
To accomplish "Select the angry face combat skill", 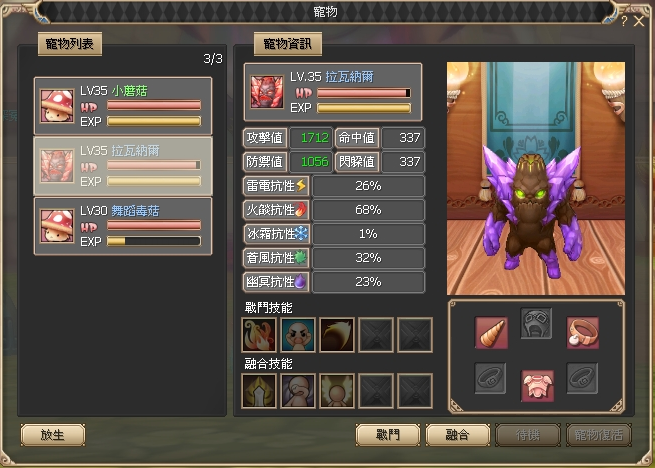I will [298, 335].
